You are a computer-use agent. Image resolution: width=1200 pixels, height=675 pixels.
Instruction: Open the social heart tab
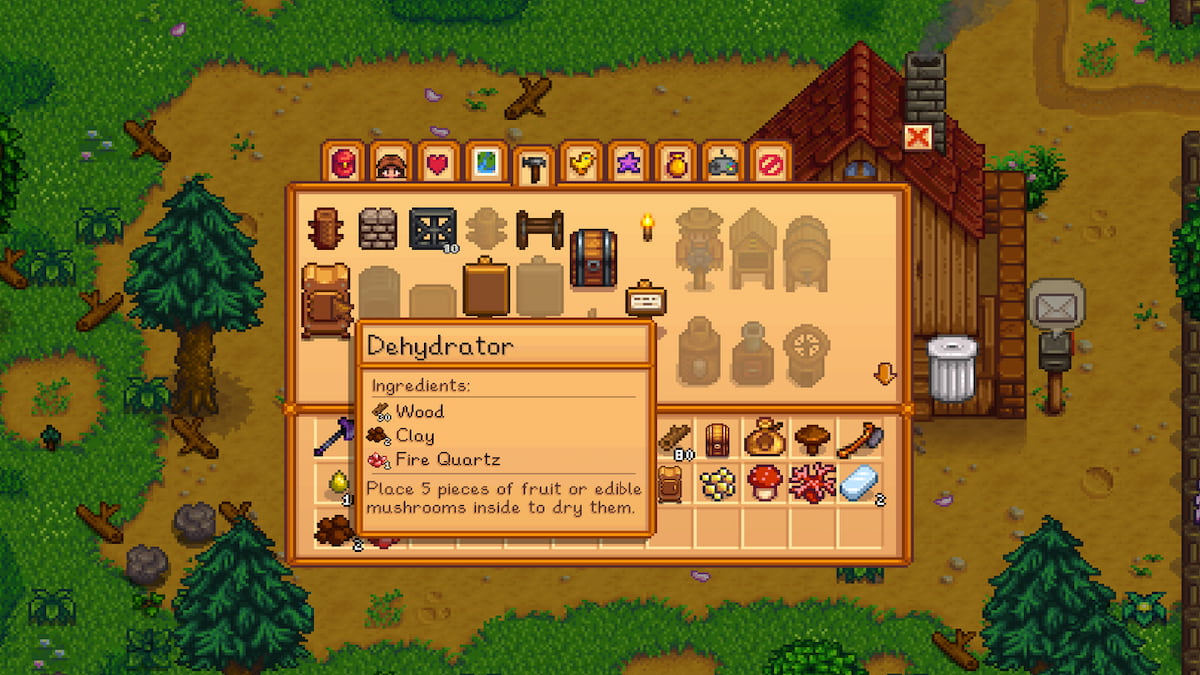point(438,163)
